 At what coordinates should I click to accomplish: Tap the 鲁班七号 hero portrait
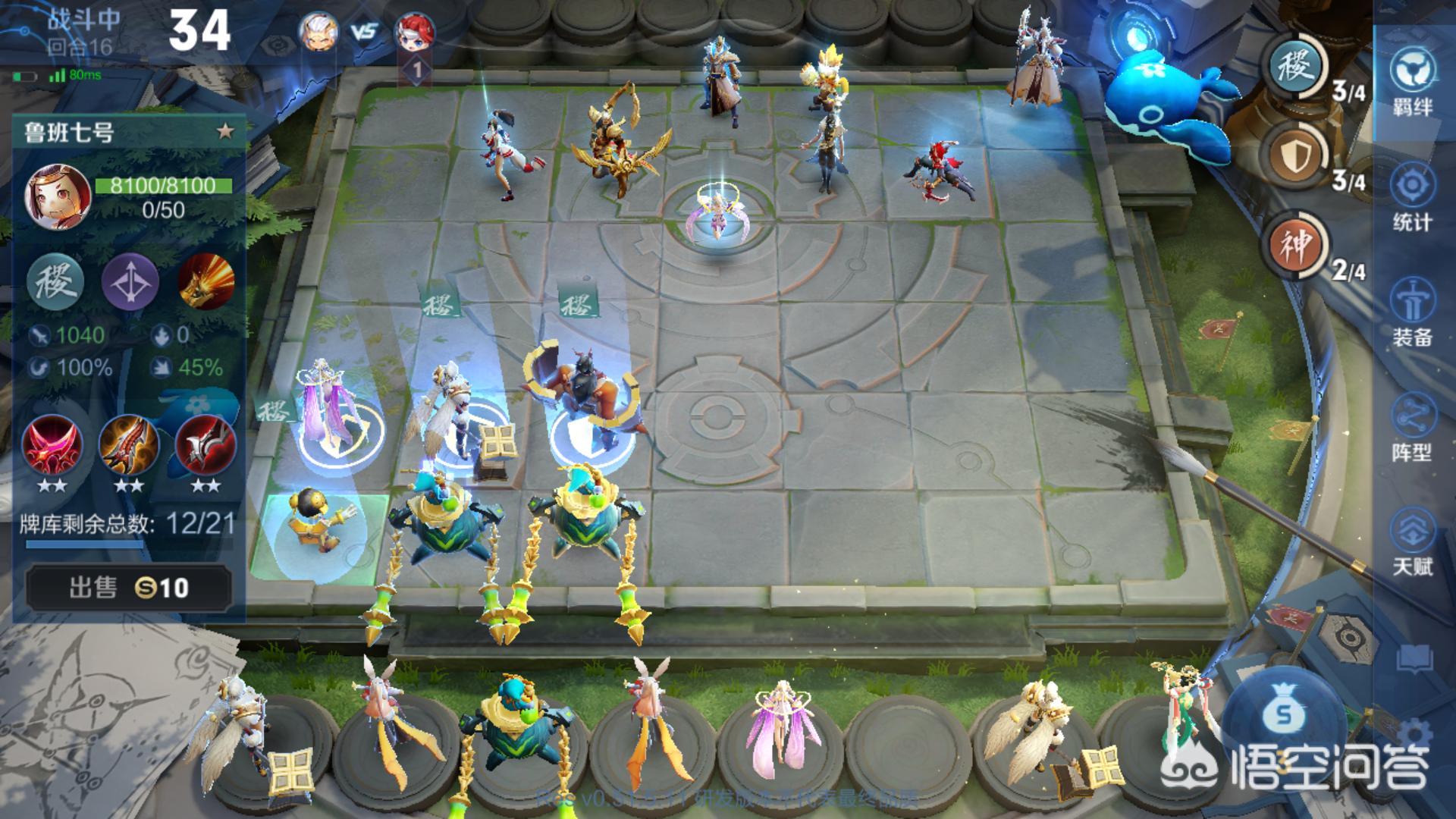[x=58, y=197]
